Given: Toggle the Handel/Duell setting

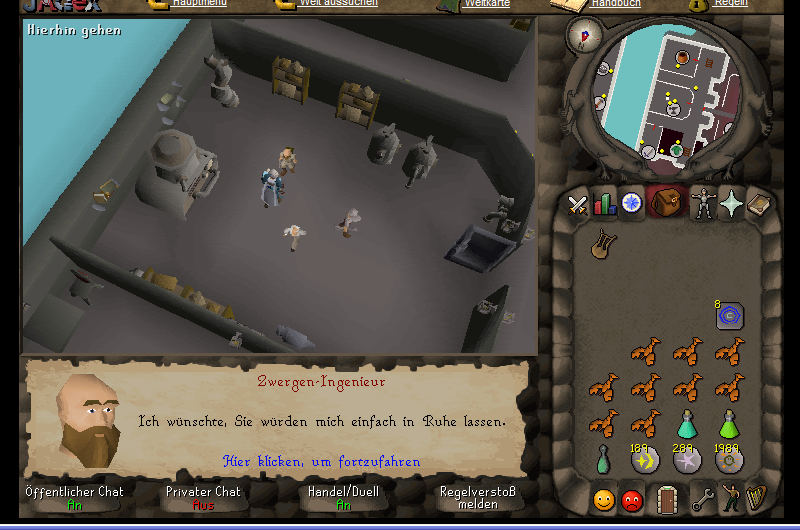Looking at the screenshot, I should 344,497.
